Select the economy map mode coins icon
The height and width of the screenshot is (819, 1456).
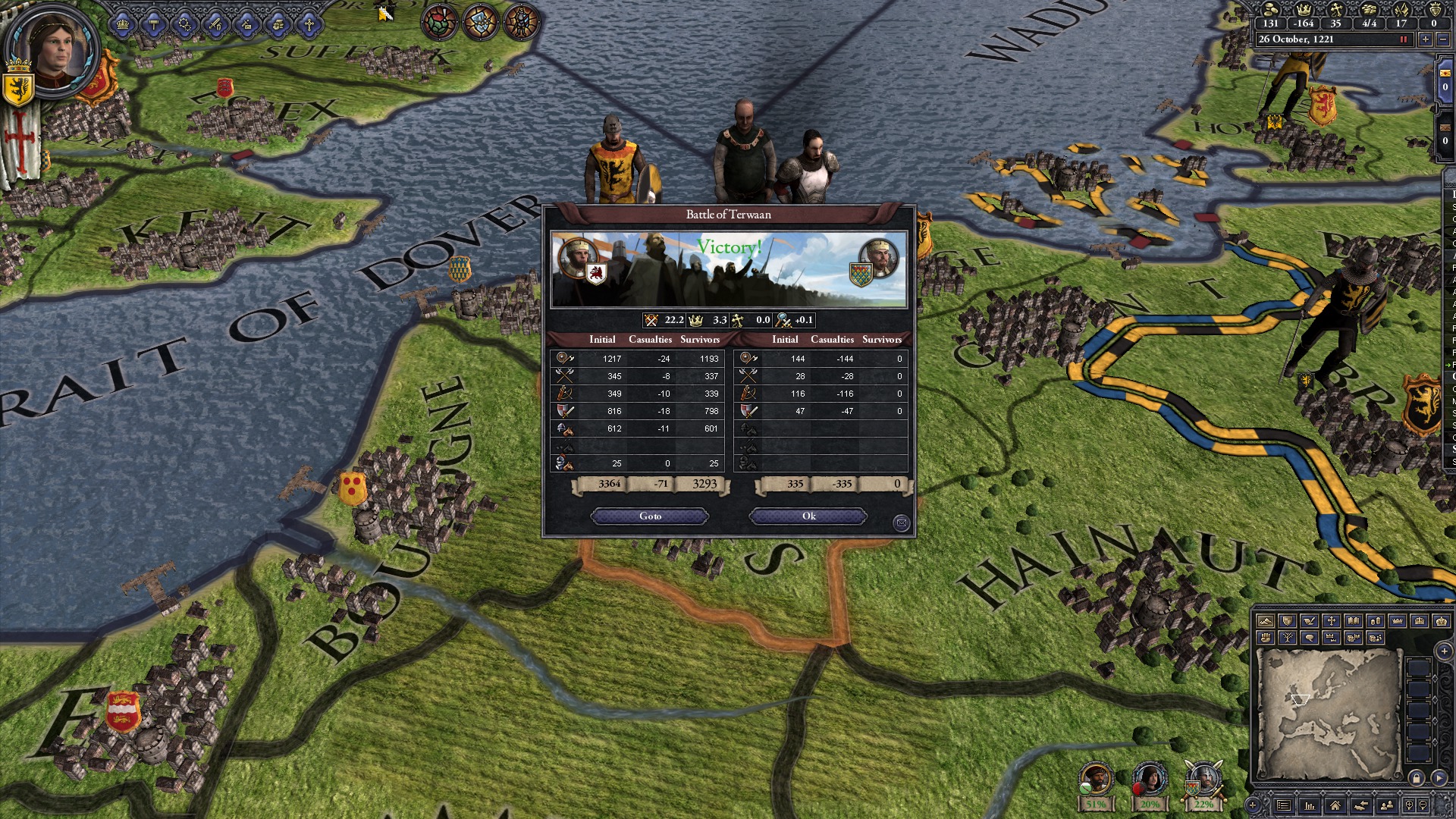pyautogui.click(x=1375, y=622)
